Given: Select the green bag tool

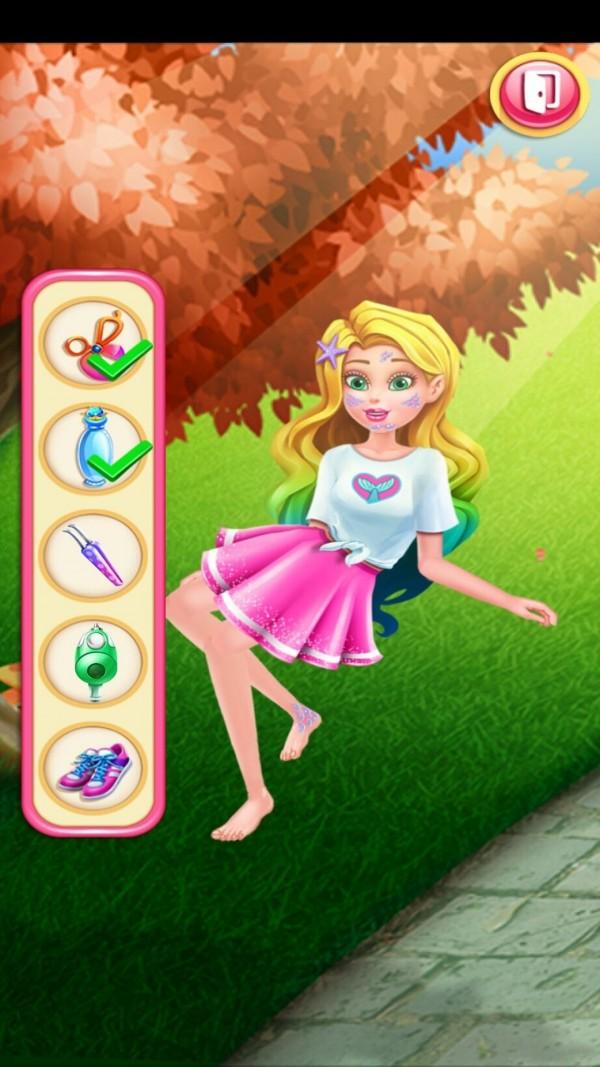Looking at the screenshot, I should (x=93, y=661).
